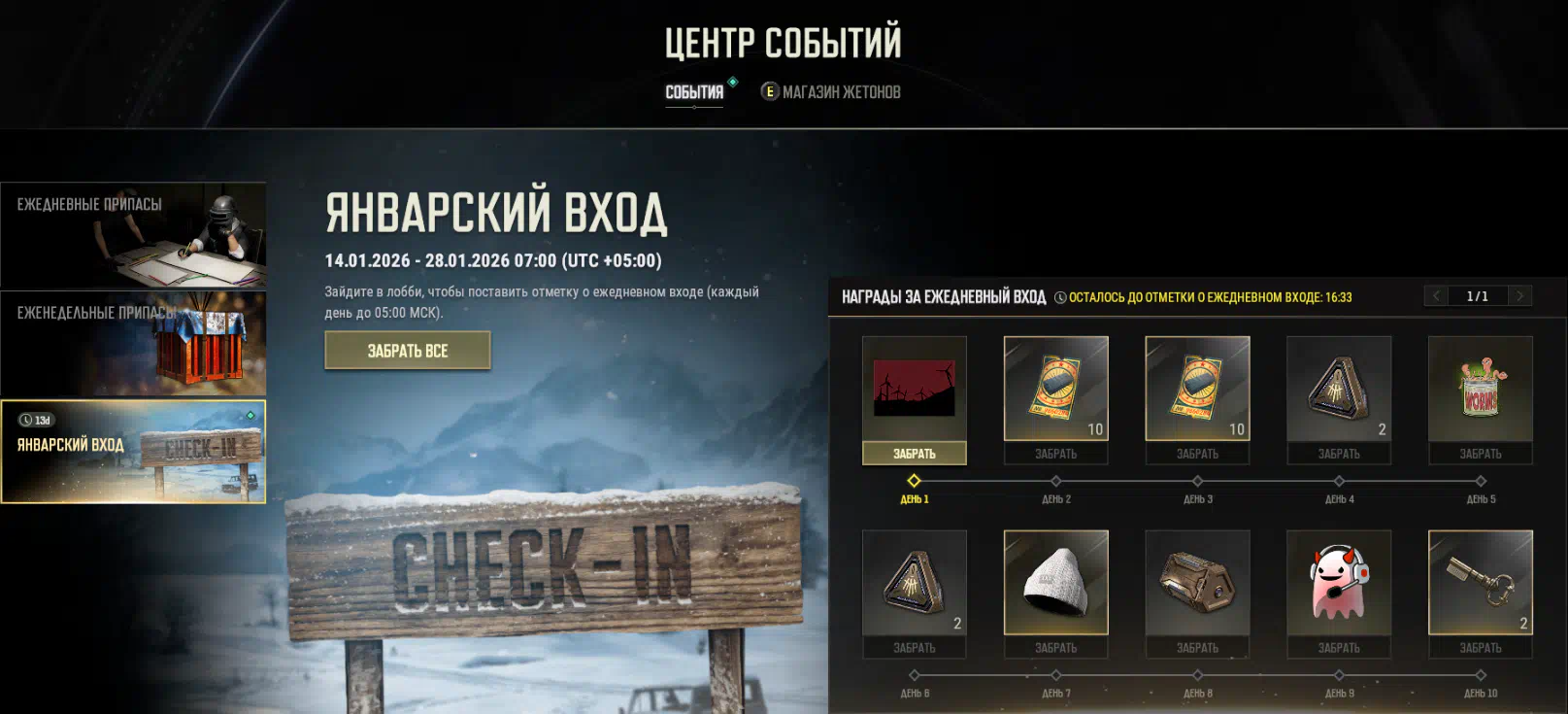Go to the previous rewards page arrow
This screenshot has height=714, width=1568.
pos(1436,296)
